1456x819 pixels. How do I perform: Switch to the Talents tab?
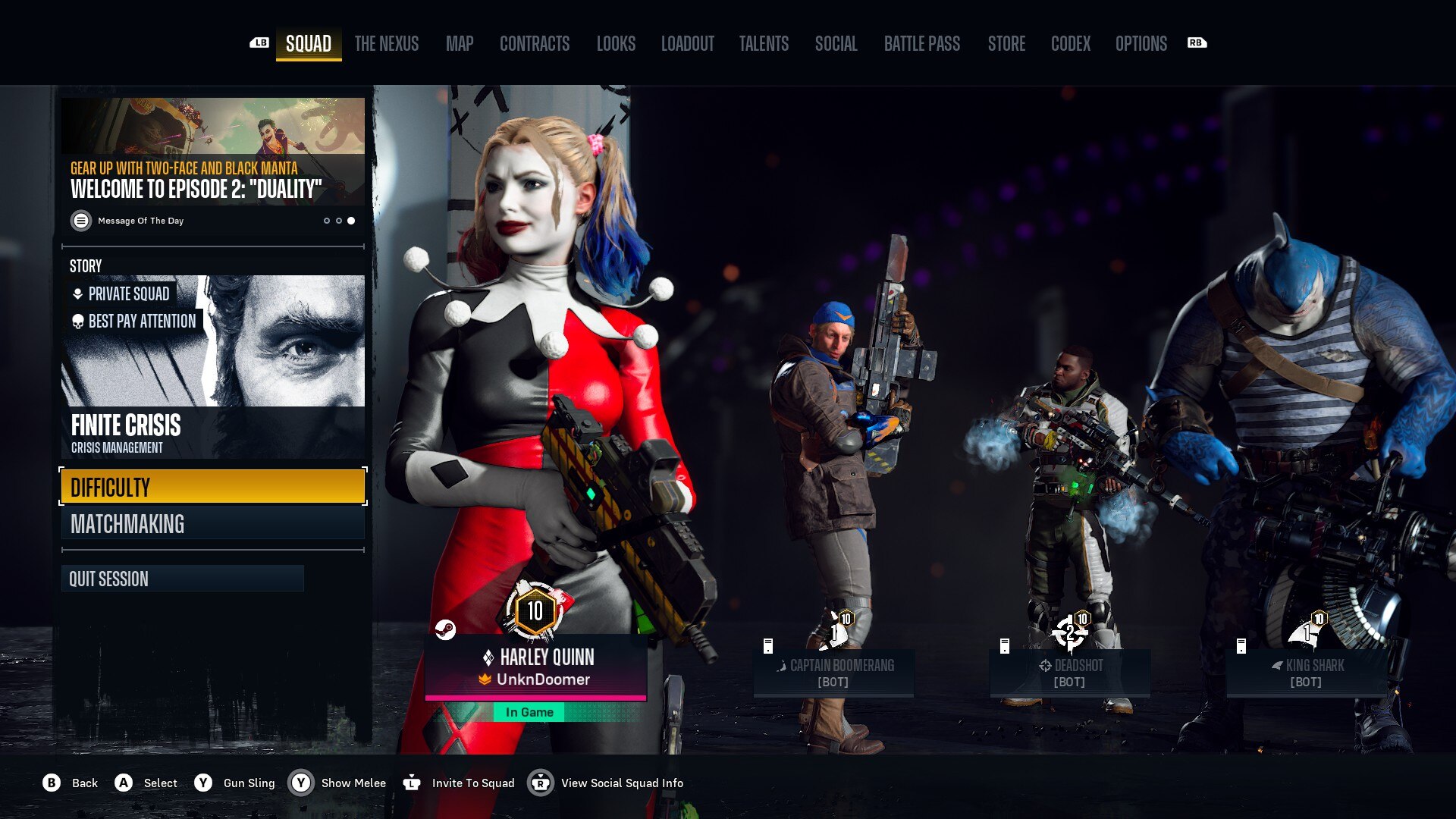(764, 44)
